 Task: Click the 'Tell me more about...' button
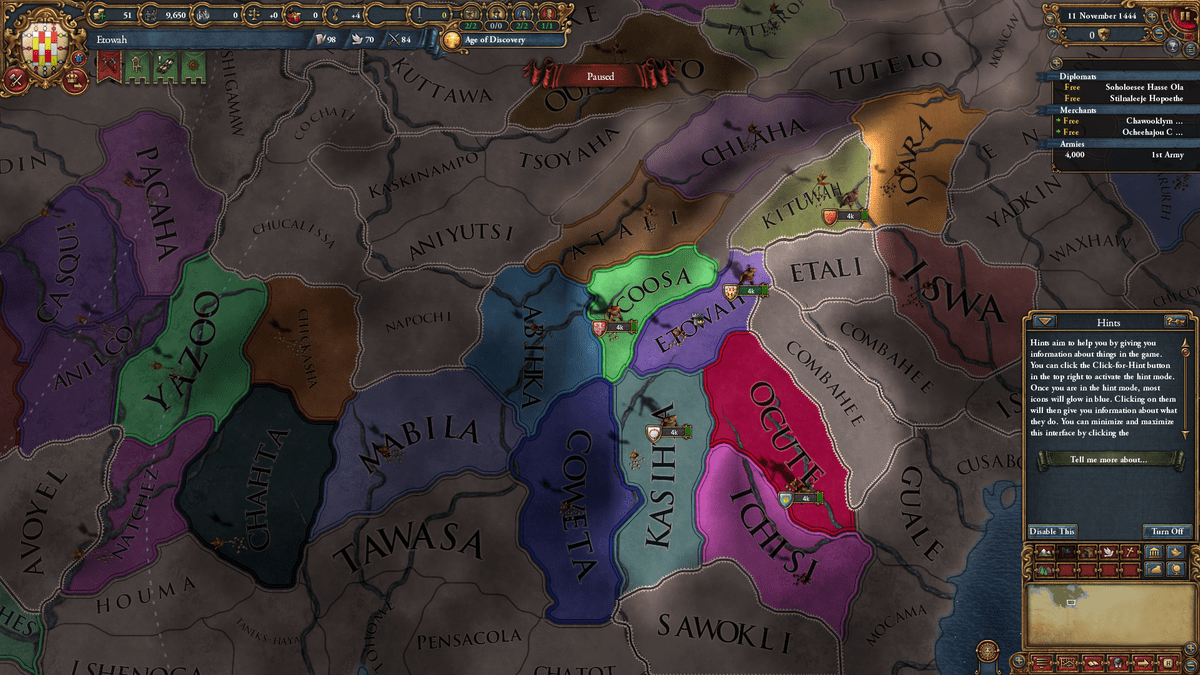click(1106, 459)
